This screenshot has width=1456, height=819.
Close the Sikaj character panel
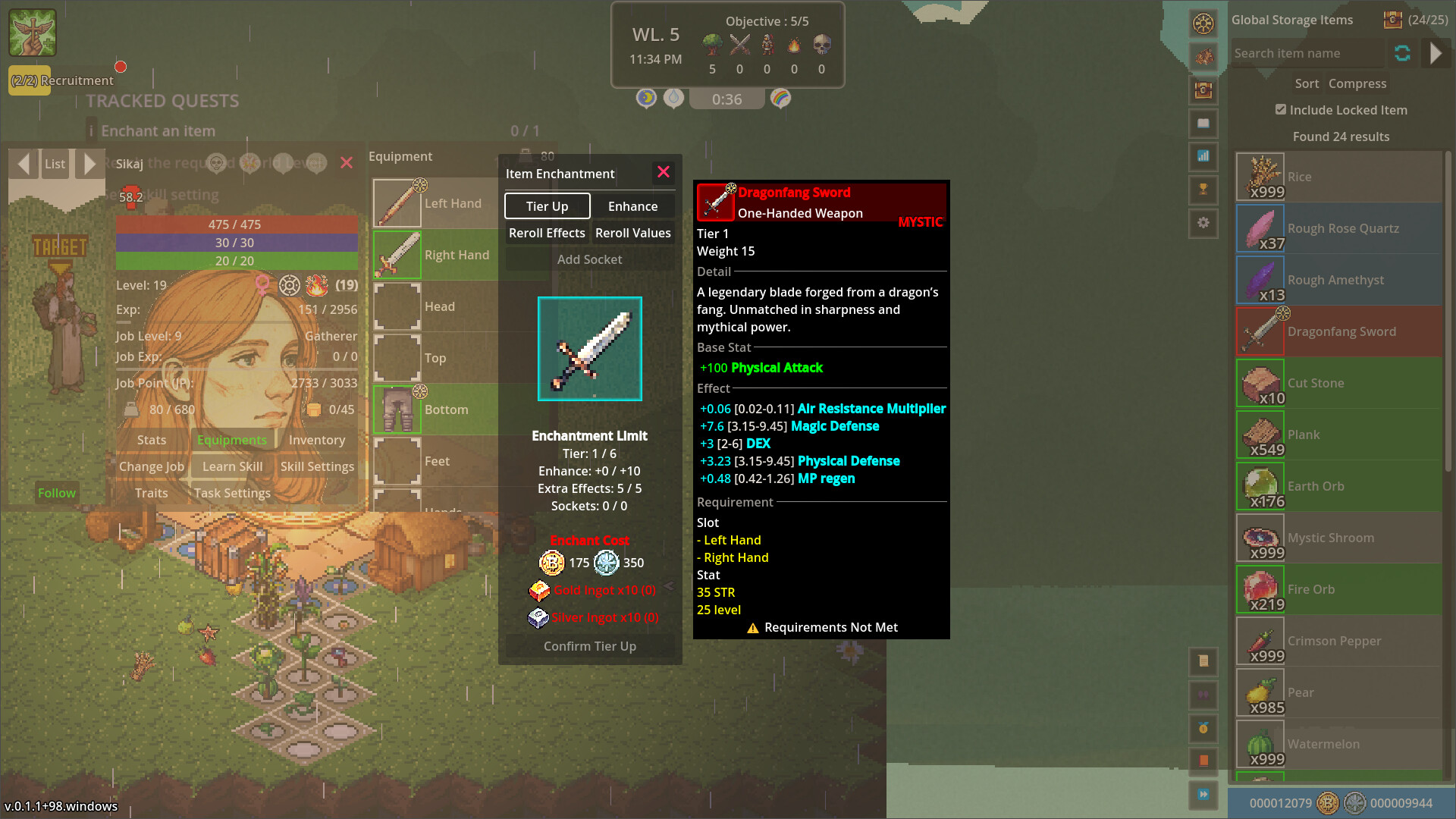point(347,163)
